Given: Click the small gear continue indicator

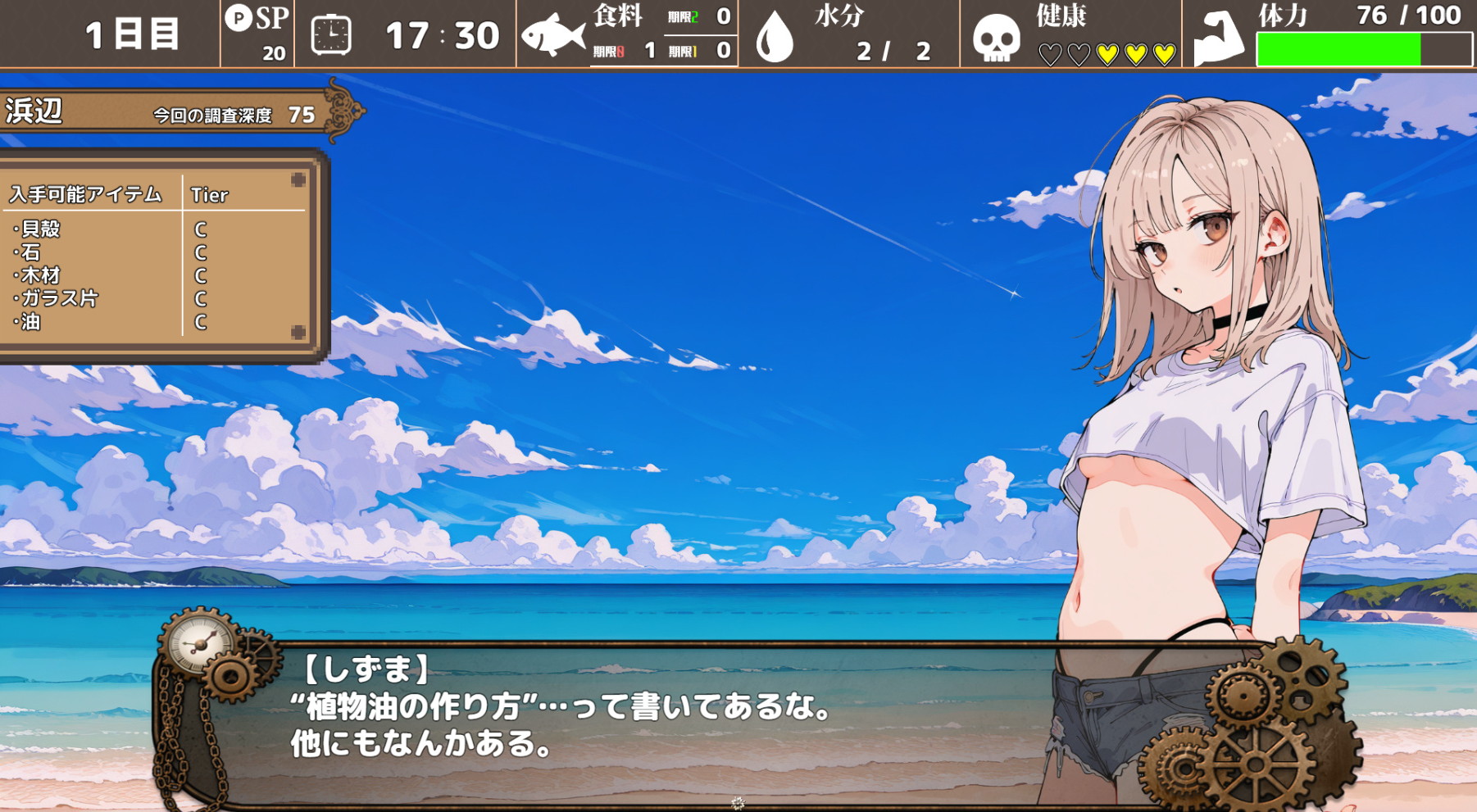Looking at the screenshot, I should coord(738,802).
